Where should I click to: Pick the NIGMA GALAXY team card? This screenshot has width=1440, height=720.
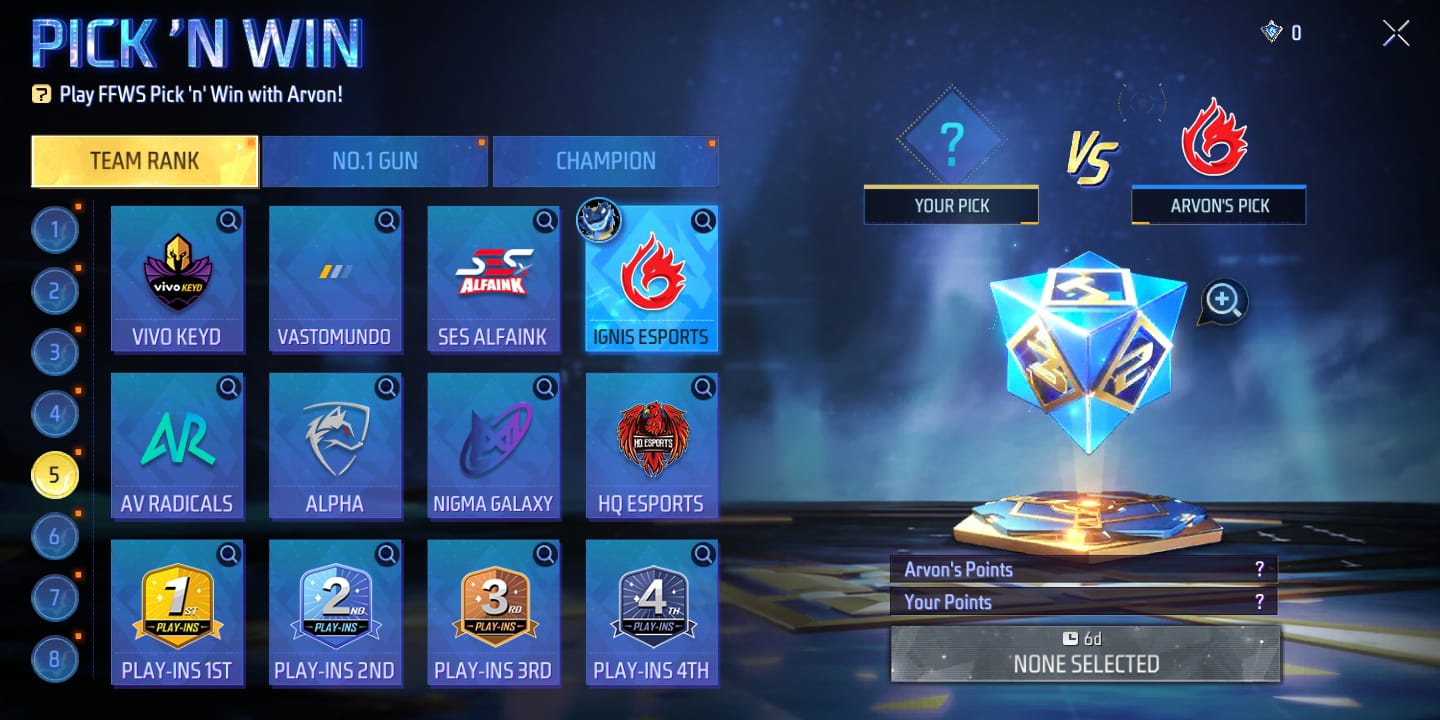click(x=493, y=445)
